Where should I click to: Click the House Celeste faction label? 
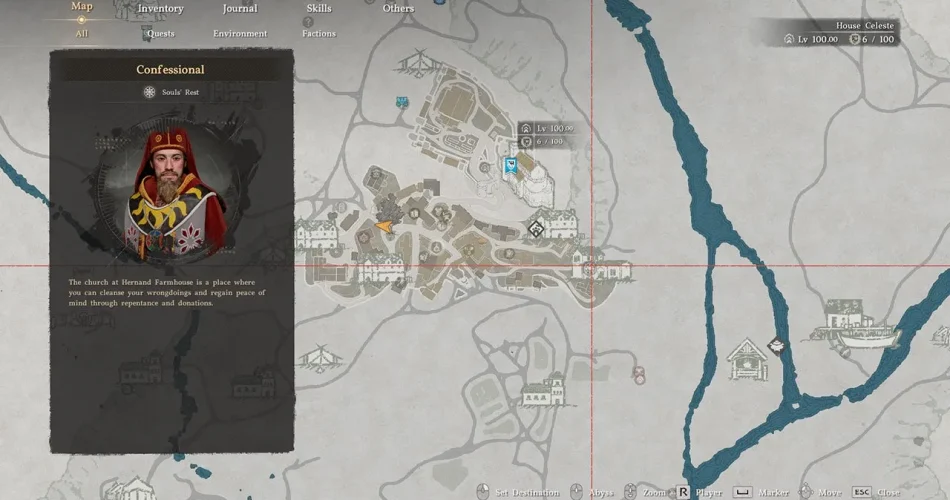click(865, 25)
